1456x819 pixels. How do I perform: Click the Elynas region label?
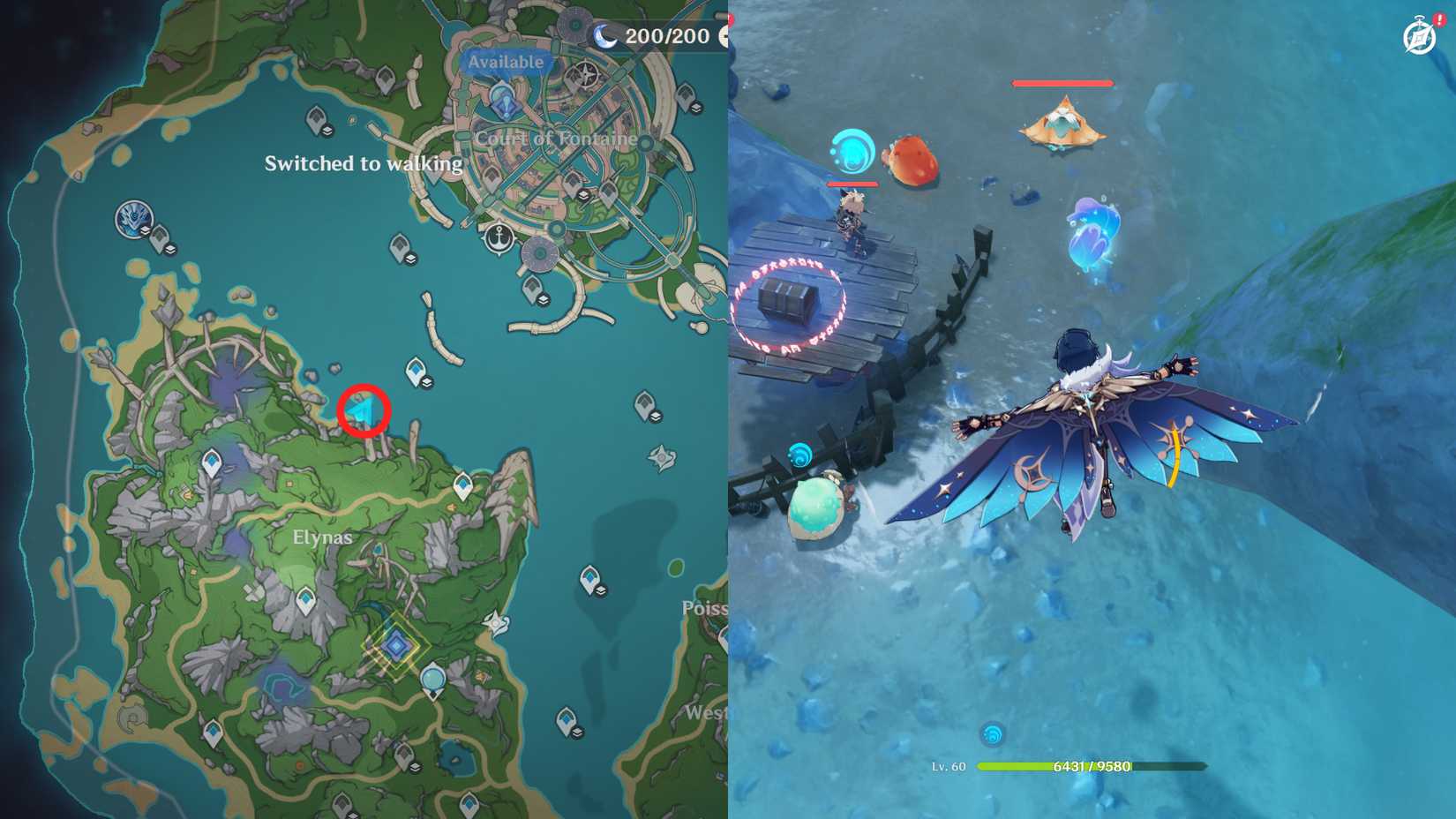[322, 537]
